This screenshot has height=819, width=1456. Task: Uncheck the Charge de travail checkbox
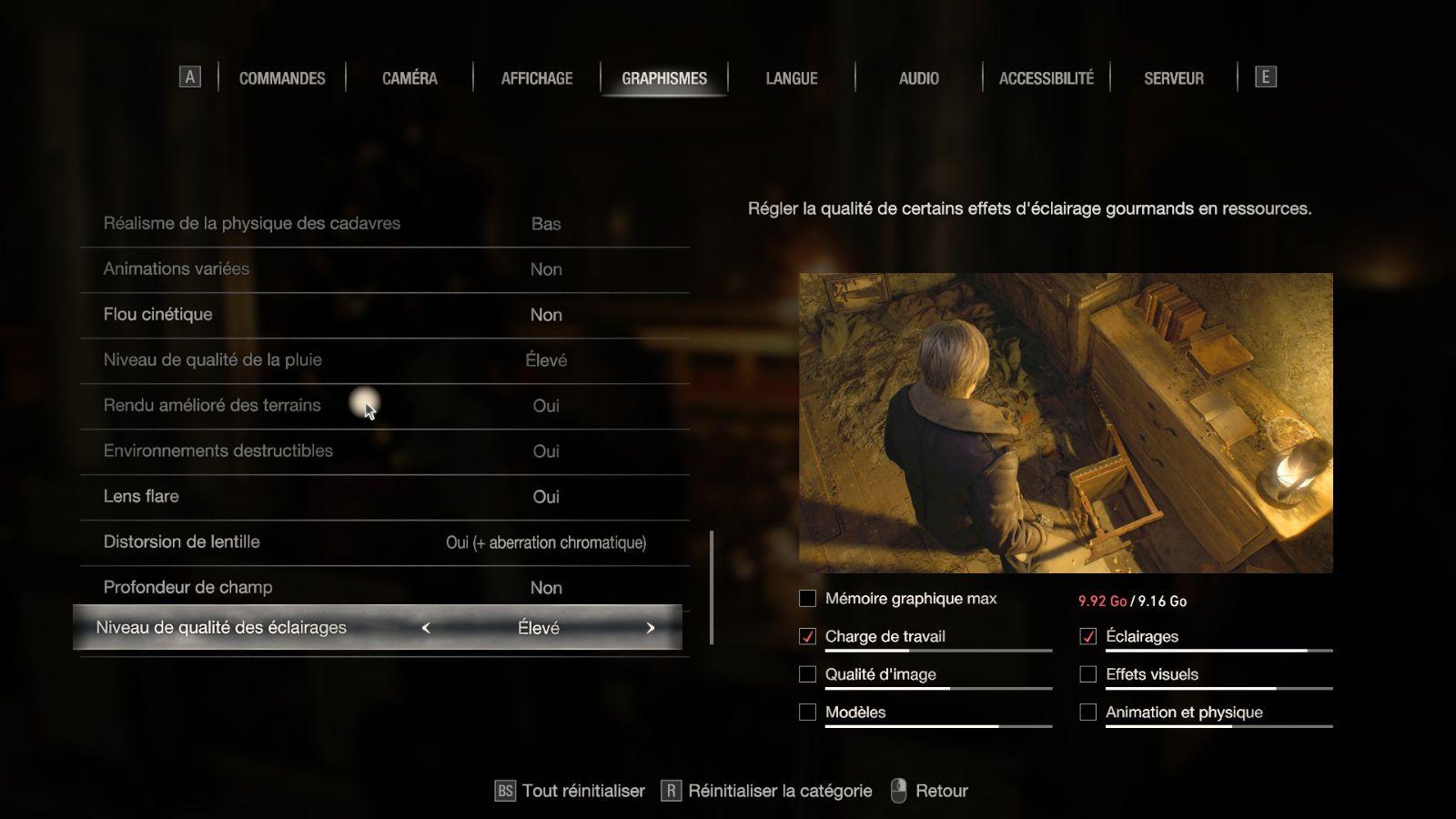tap(807, 637)
